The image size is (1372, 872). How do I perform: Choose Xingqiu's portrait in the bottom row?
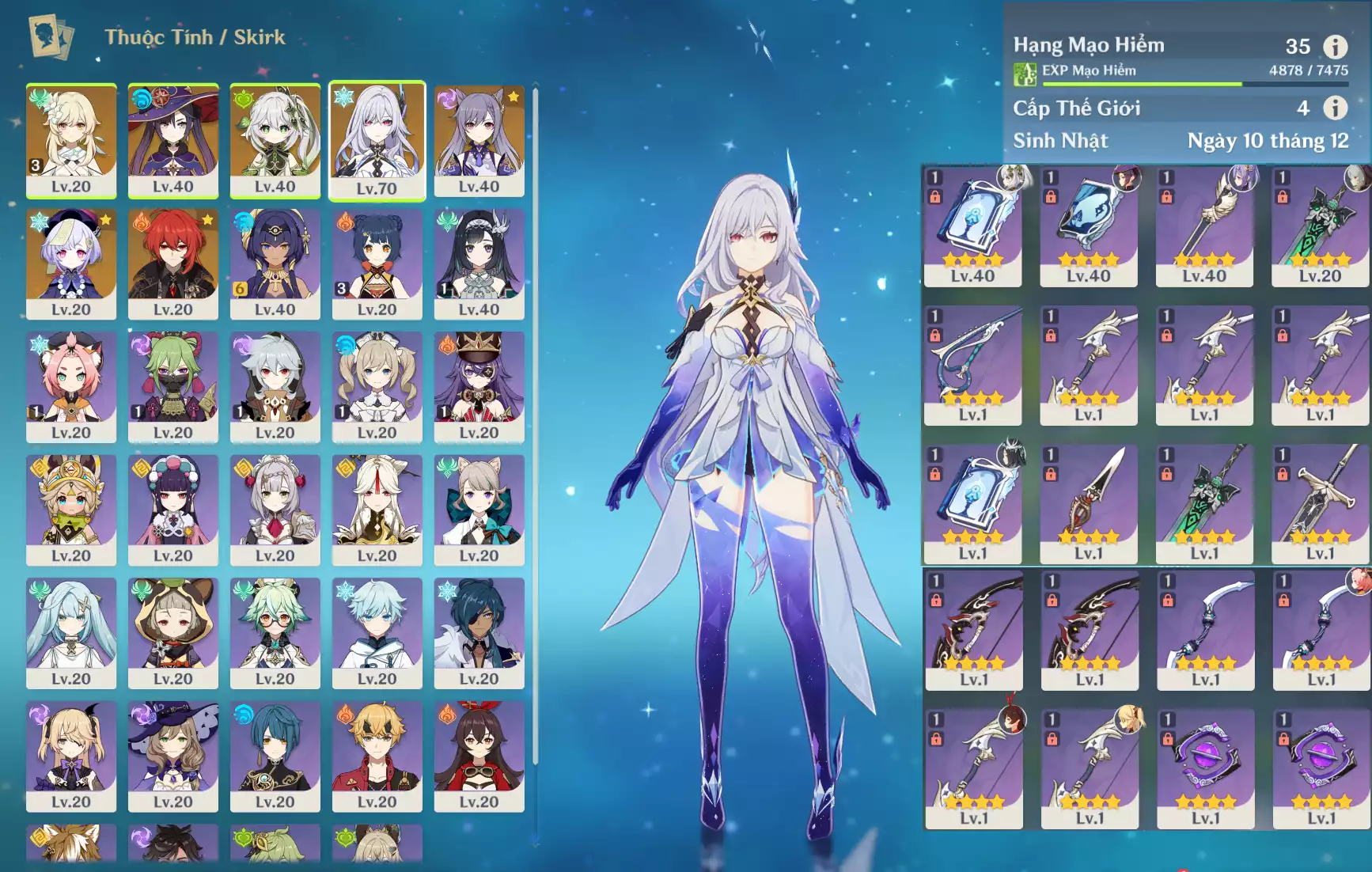275,756
